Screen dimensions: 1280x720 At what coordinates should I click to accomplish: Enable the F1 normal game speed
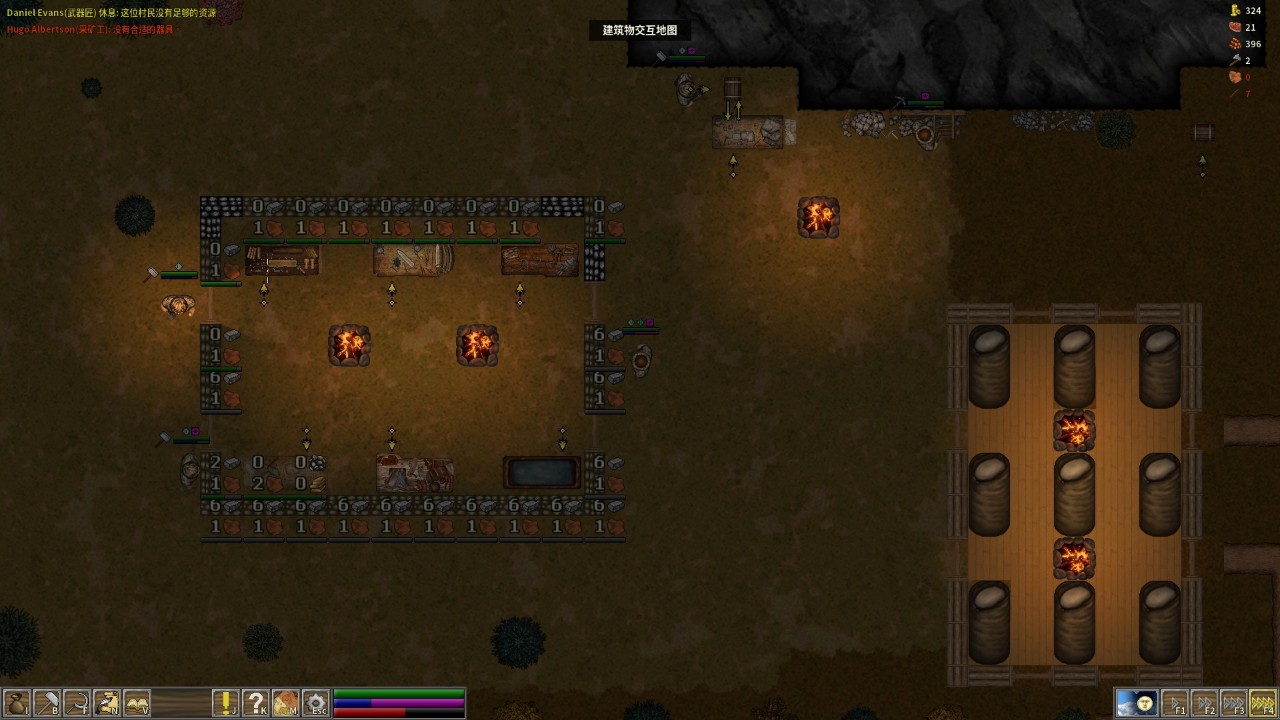tap(1177, 703)
